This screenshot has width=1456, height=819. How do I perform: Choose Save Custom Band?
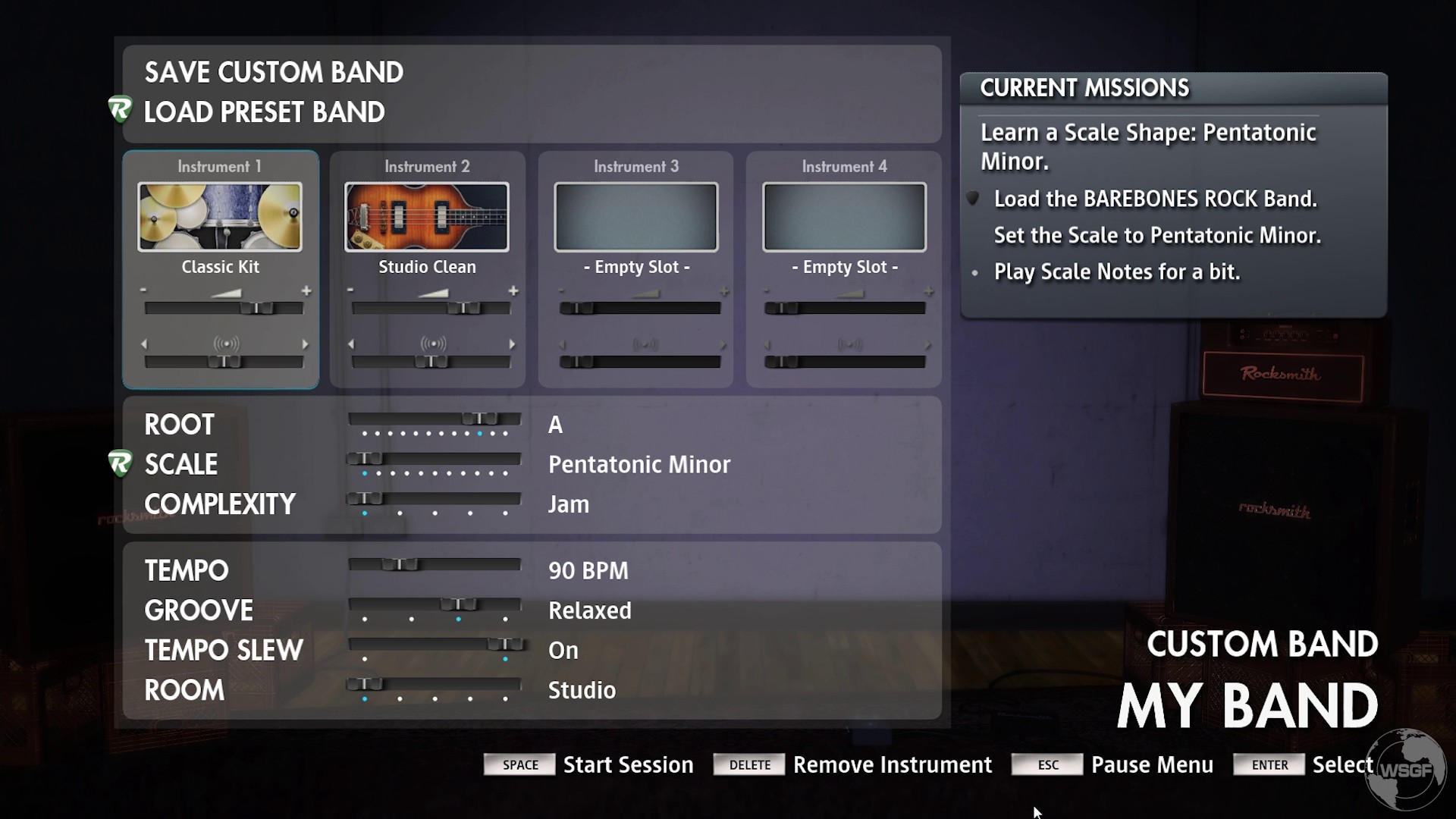[x=275, y=72]
